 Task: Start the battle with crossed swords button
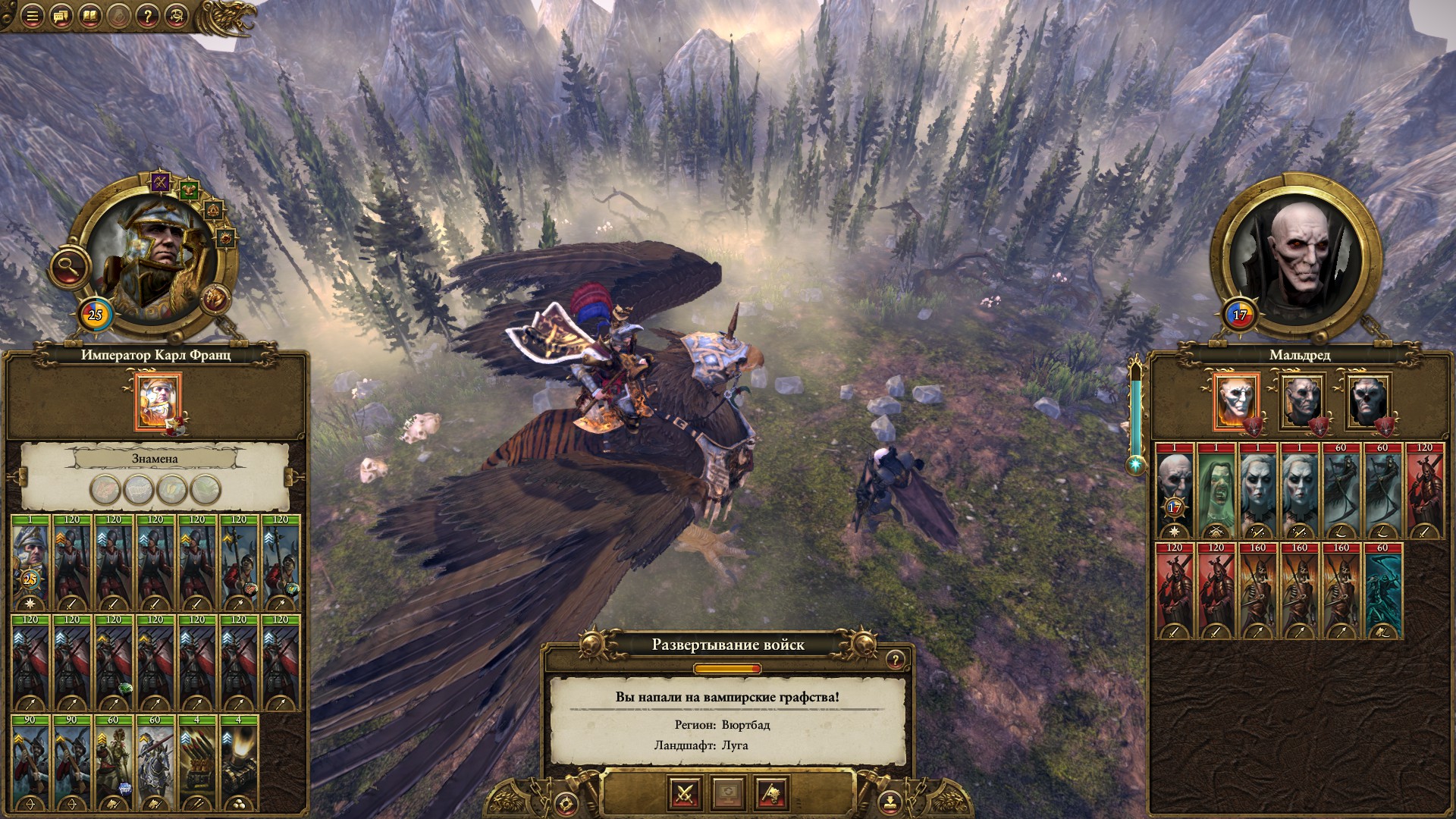(x=686, y=793)
